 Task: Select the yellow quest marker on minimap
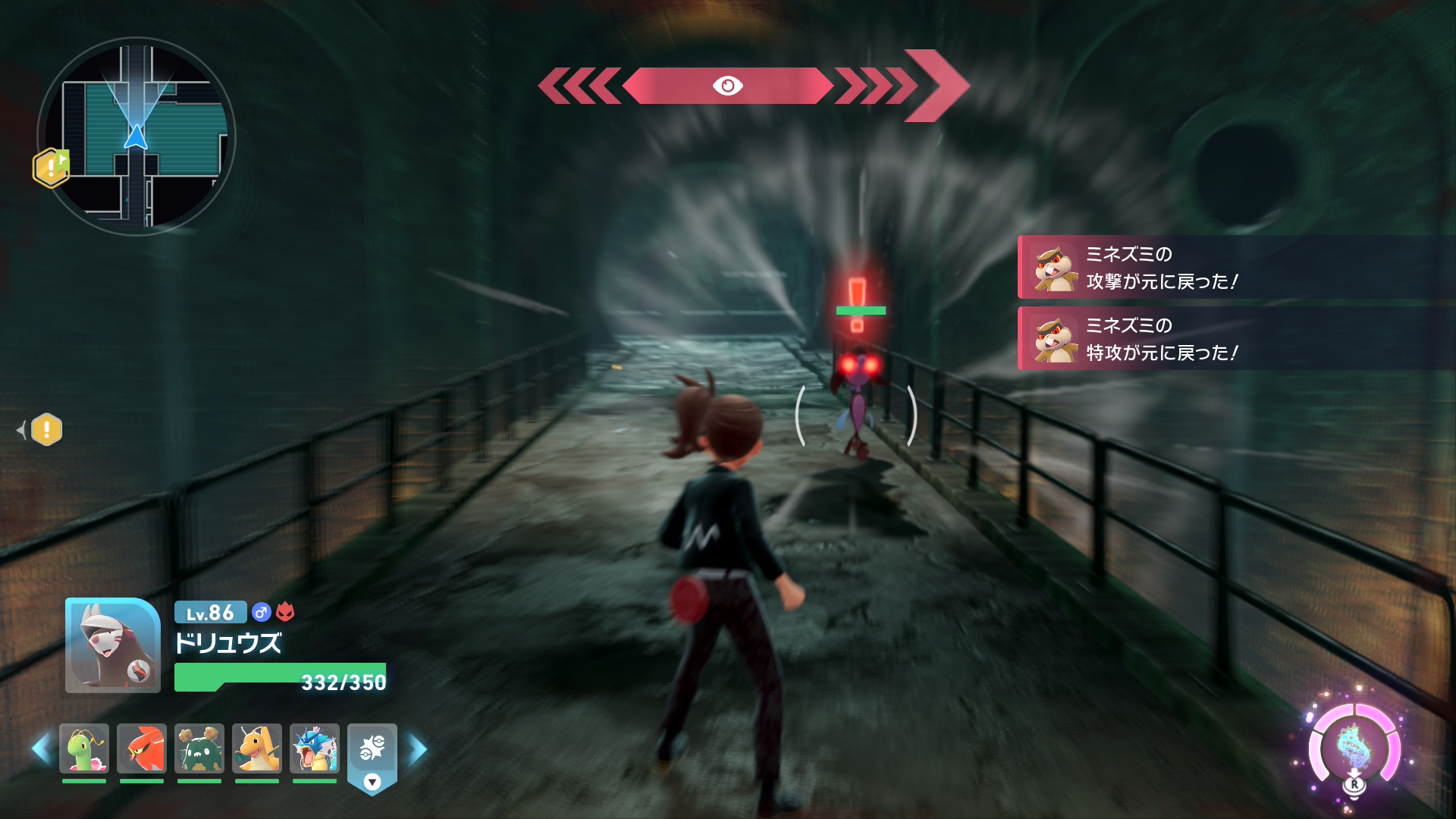click(x=51, y=167)
